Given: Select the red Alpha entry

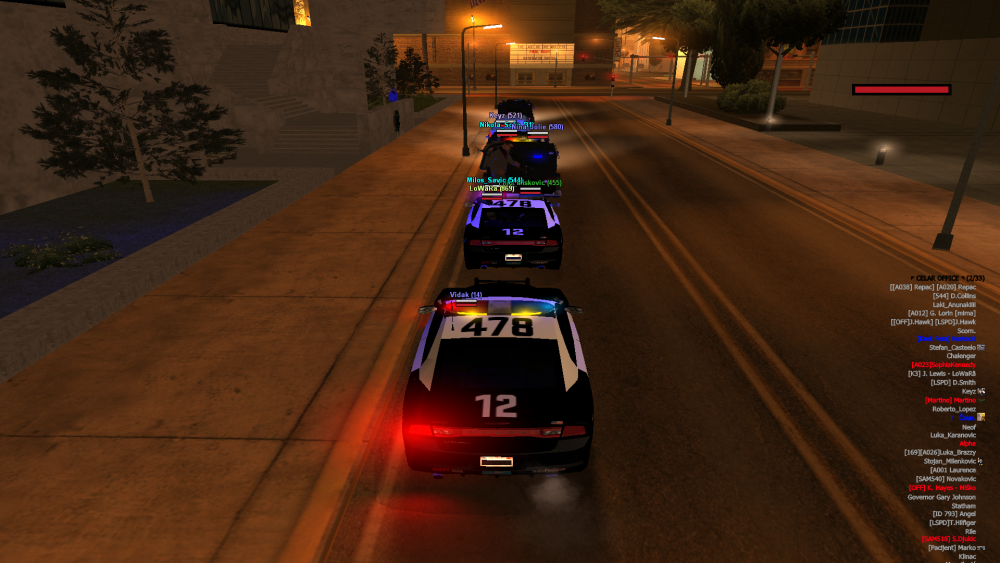Looking at the screenshot, I should coord(967,443).
